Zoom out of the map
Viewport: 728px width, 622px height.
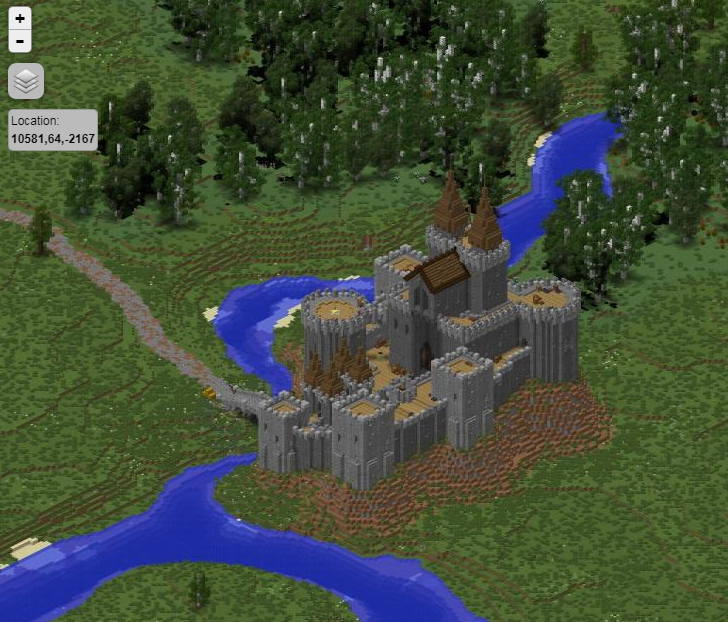[20, 41]
